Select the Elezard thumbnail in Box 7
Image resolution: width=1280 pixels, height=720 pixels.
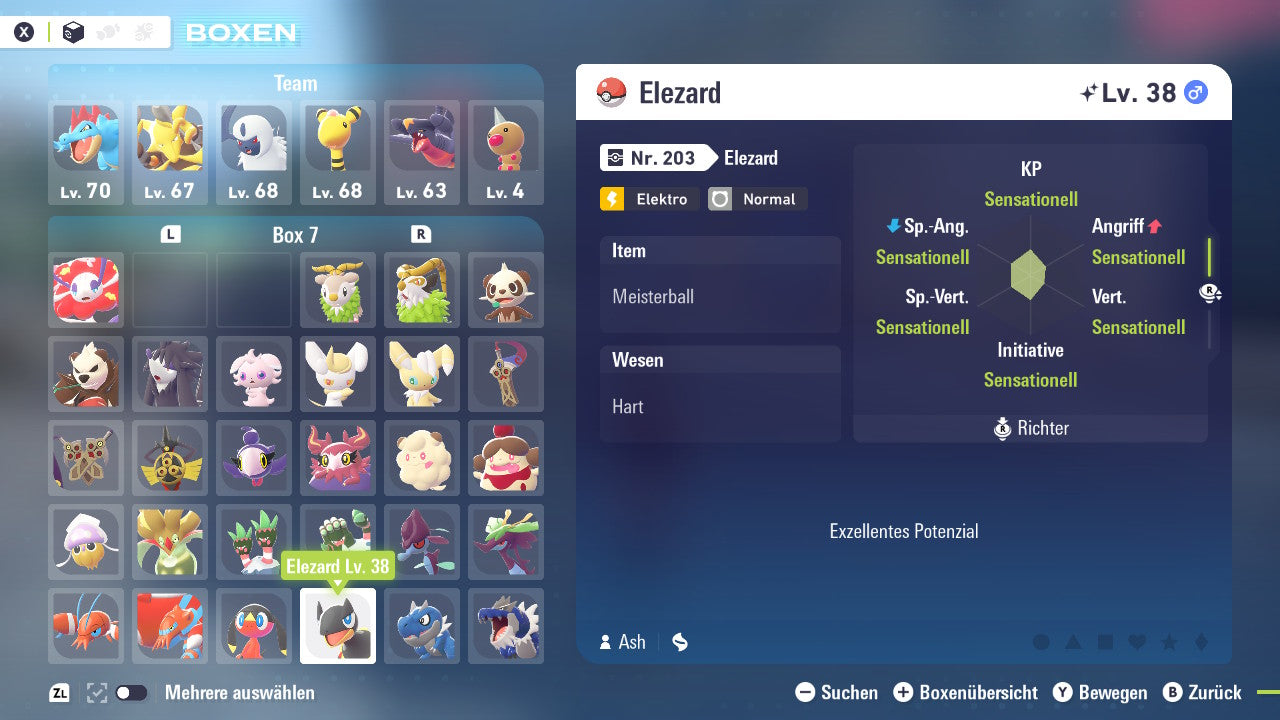pos(338,625)
